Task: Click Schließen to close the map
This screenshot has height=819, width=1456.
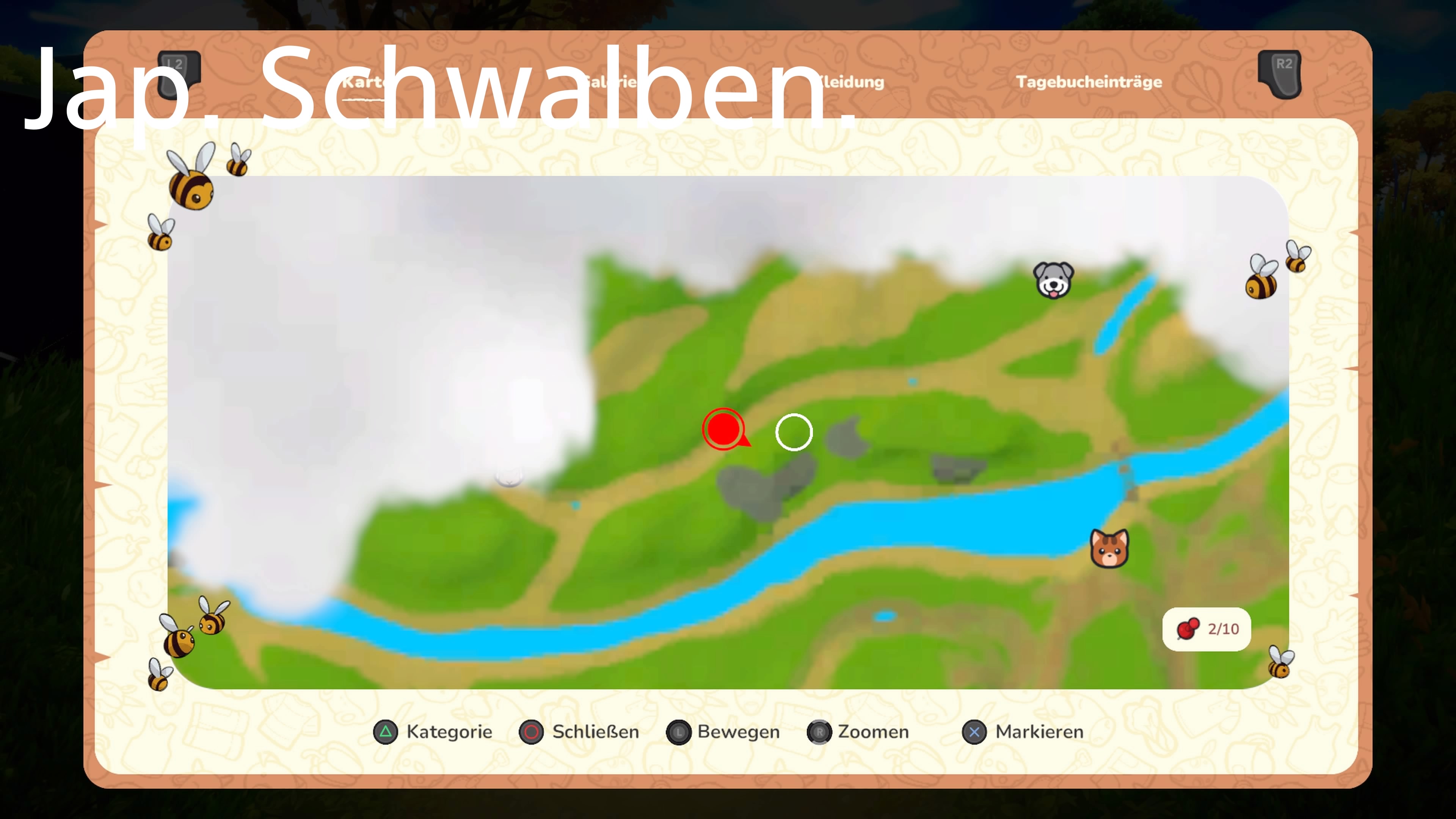Action: point(595,732)
